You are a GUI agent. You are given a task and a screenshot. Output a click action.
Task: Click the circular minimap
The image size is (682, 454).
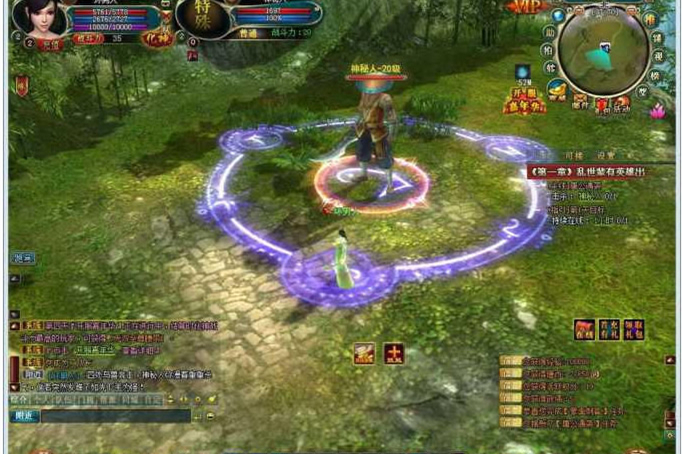tap(602, 50)
